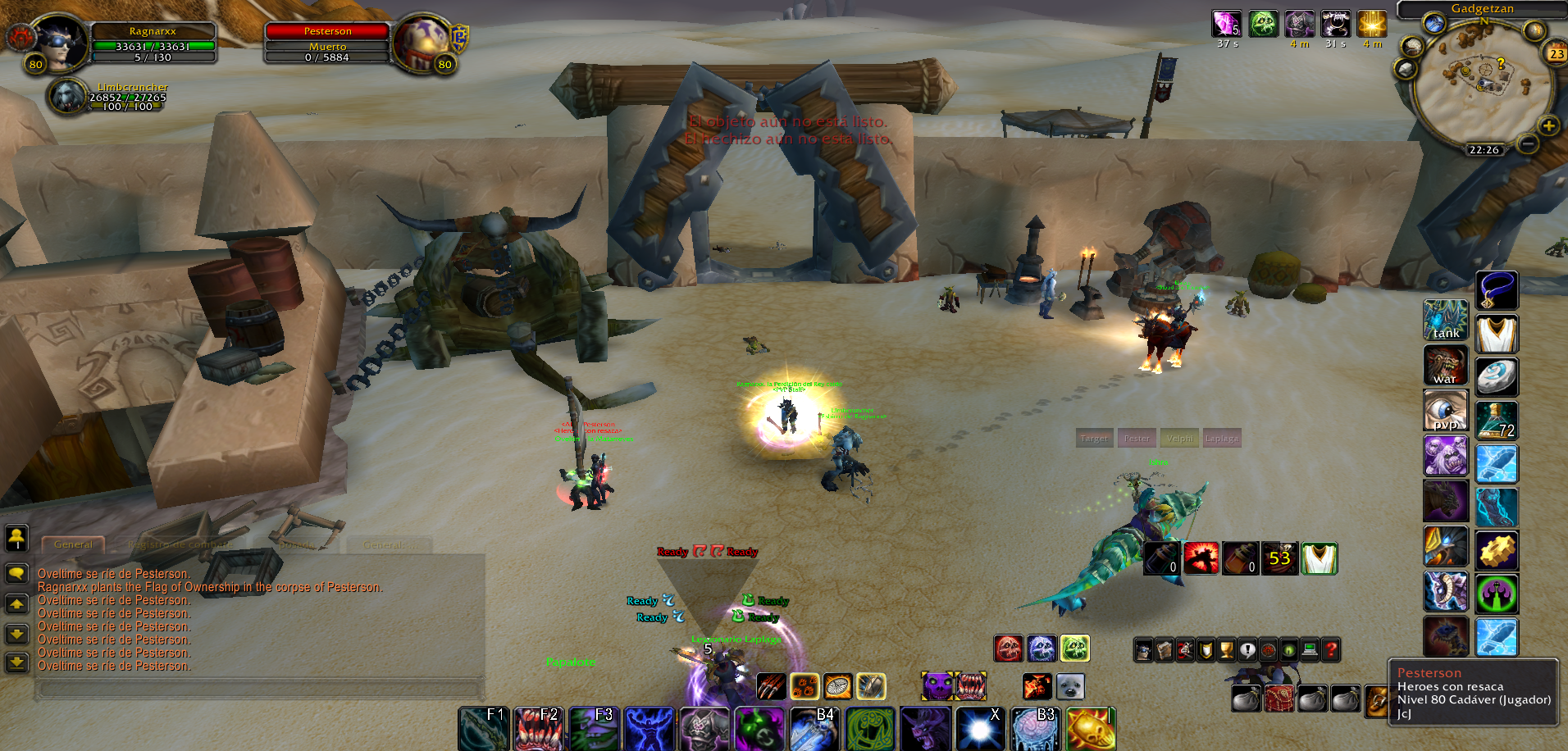Use the potion item with count 72
The height and width of the screenshot is (751, 1568).
click(1497, 420)
